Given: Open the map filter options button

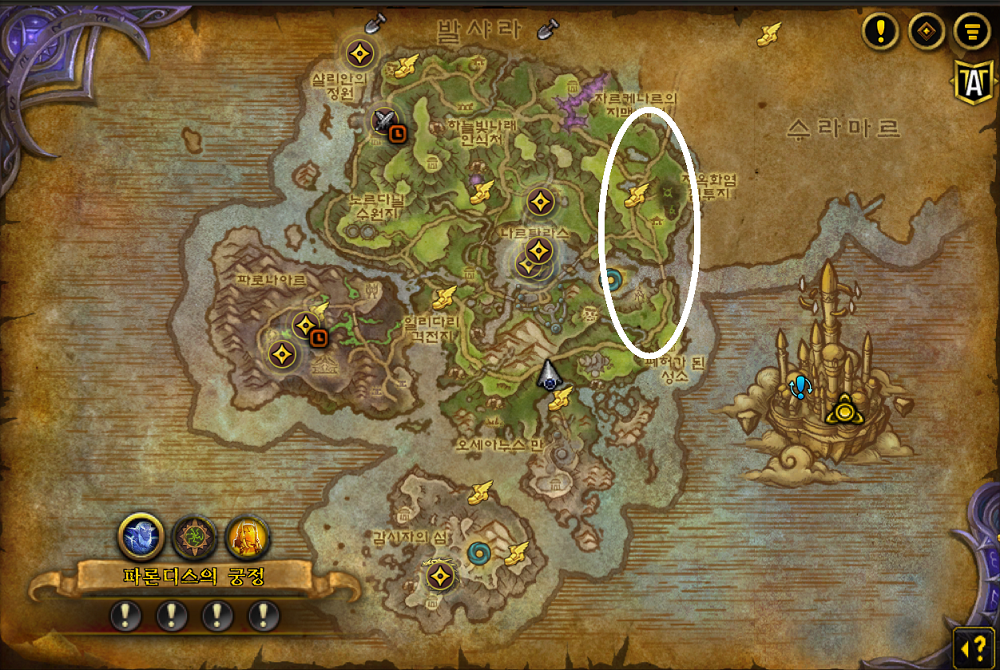Looking at the screenshot, I should point(968,31).
